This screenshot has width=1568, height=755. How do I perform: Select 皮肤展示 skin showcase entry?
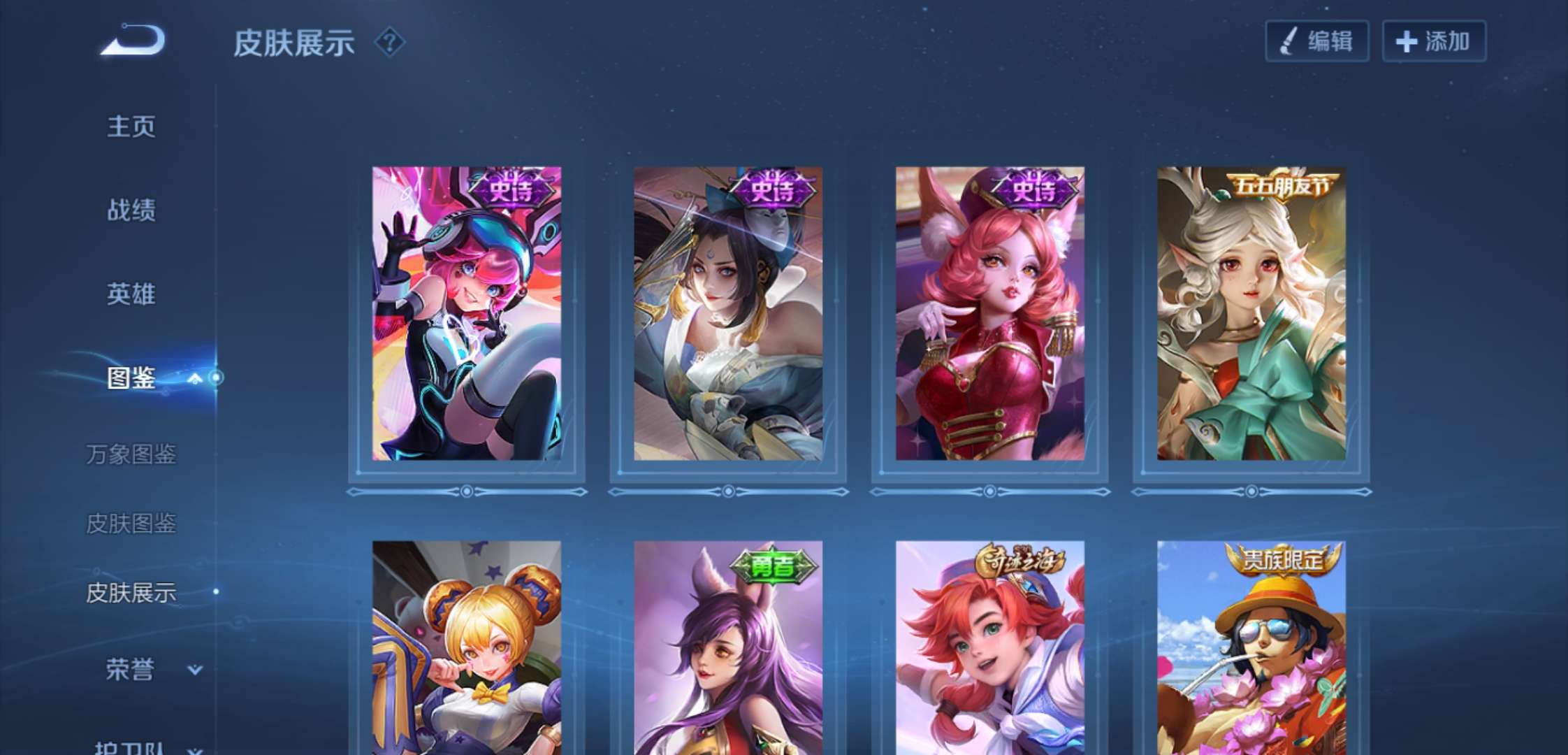pos(131,593)
